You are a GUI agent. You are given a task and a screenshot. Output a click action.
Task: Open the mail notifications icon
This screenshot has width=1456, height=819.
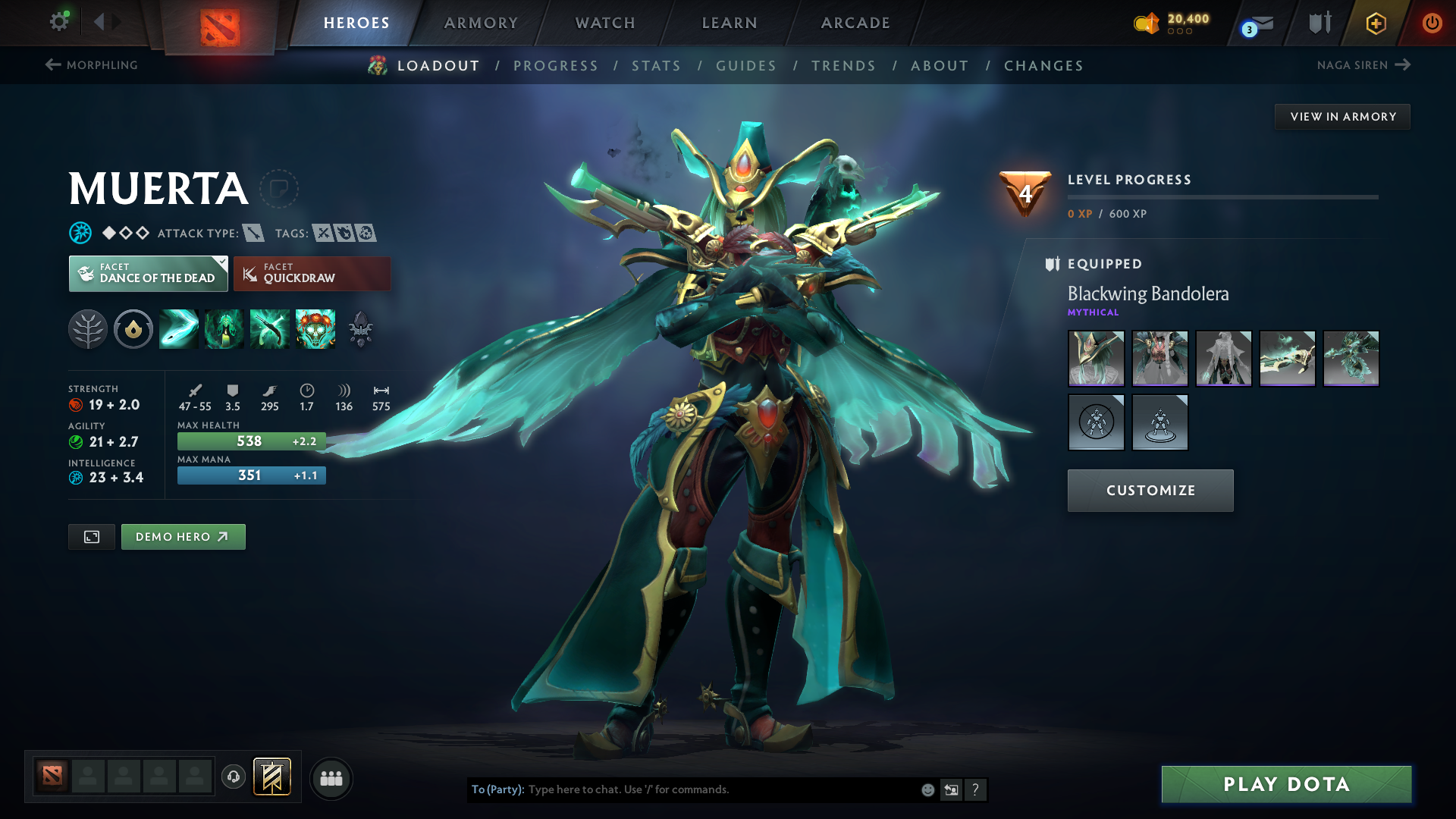[x=1260, y=24]
